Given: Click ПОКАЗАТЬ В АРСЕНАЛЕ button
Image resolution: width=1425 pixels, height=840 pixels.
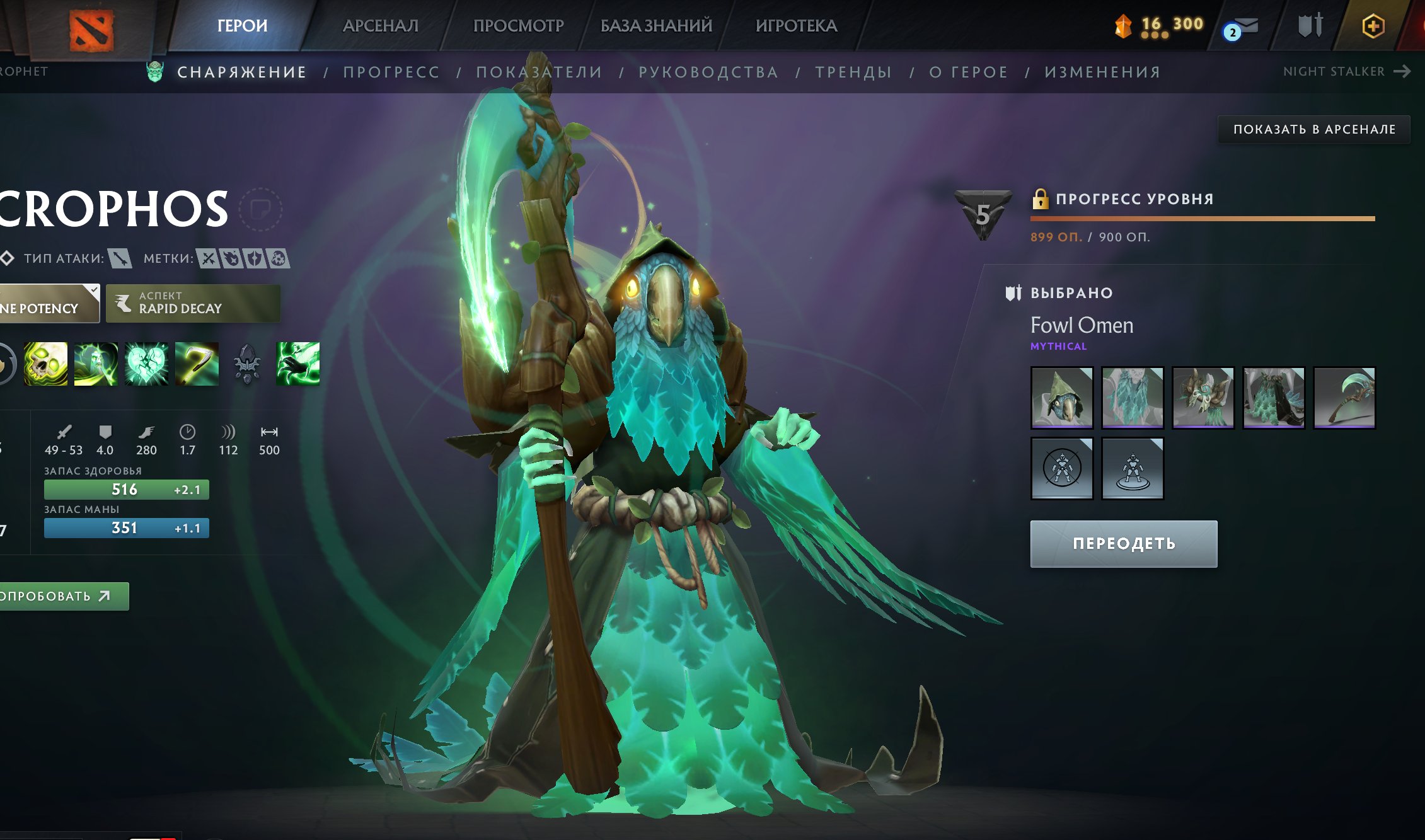Looking at the screenshot, I should tap(1314, 129).
